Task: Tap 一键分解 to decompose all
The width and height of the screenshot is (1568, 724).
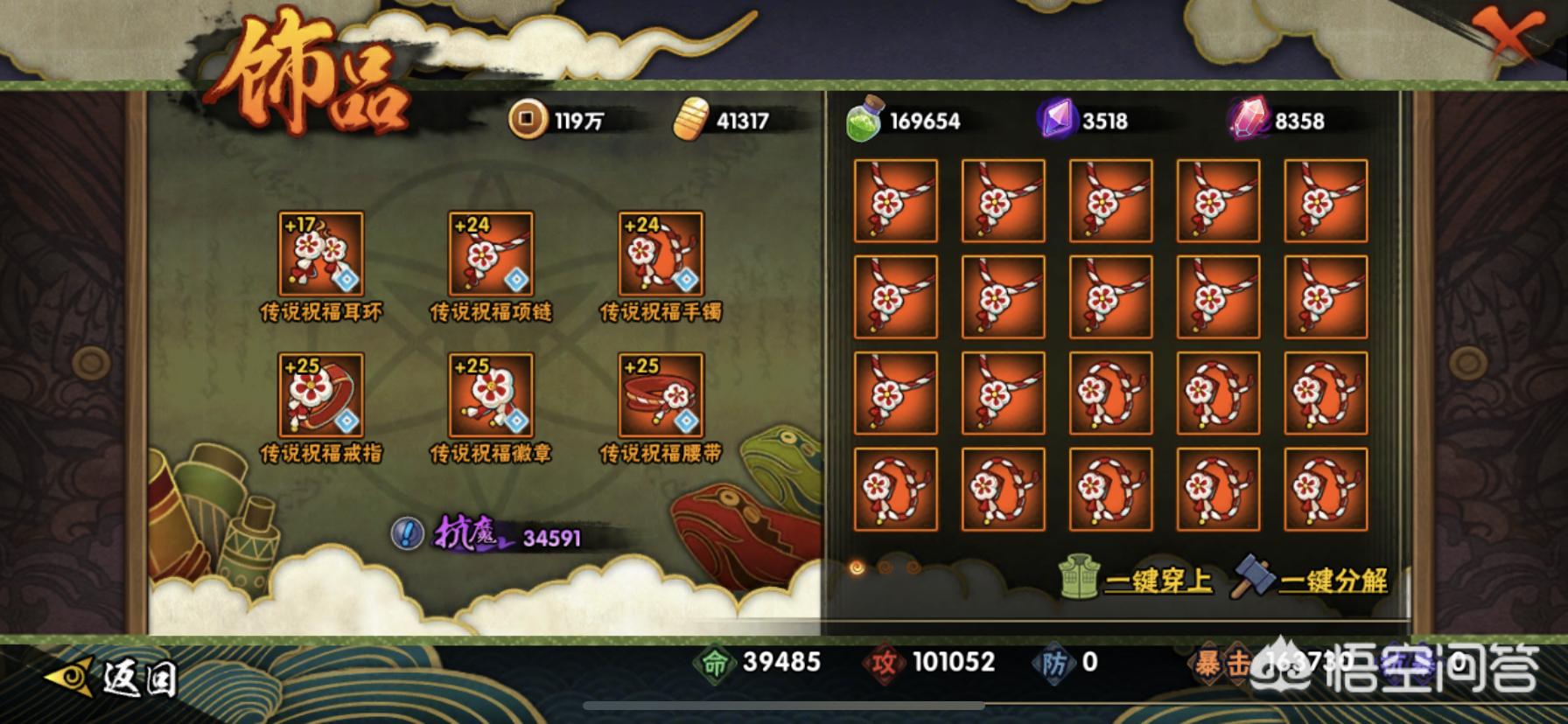Action: pos(1311,580)
